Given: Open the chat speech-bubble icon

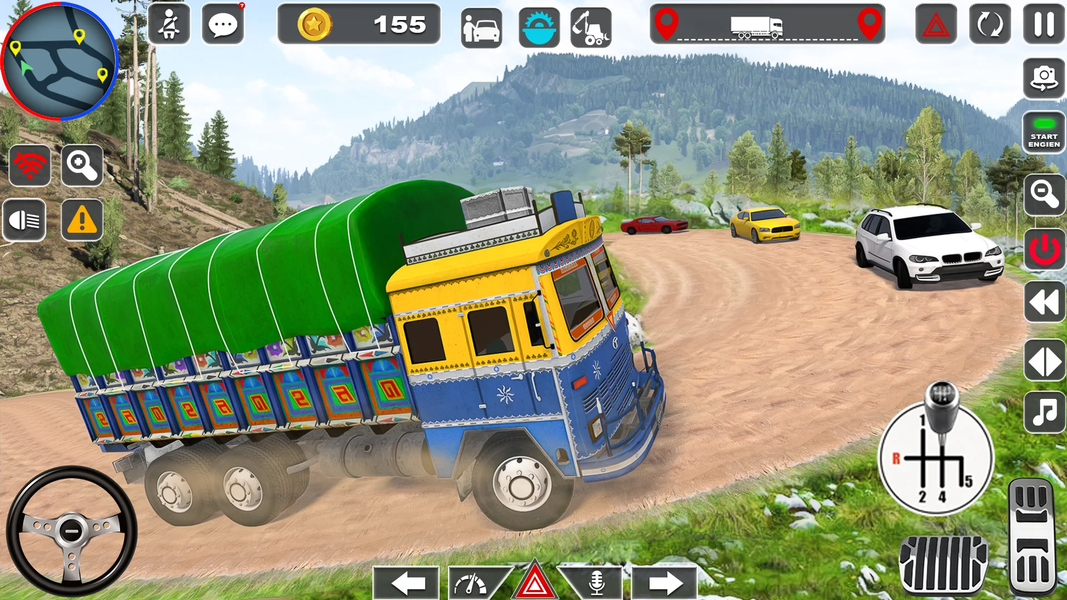Looking at the screenshot, I should pyautogui.click(x=222, y=24).
